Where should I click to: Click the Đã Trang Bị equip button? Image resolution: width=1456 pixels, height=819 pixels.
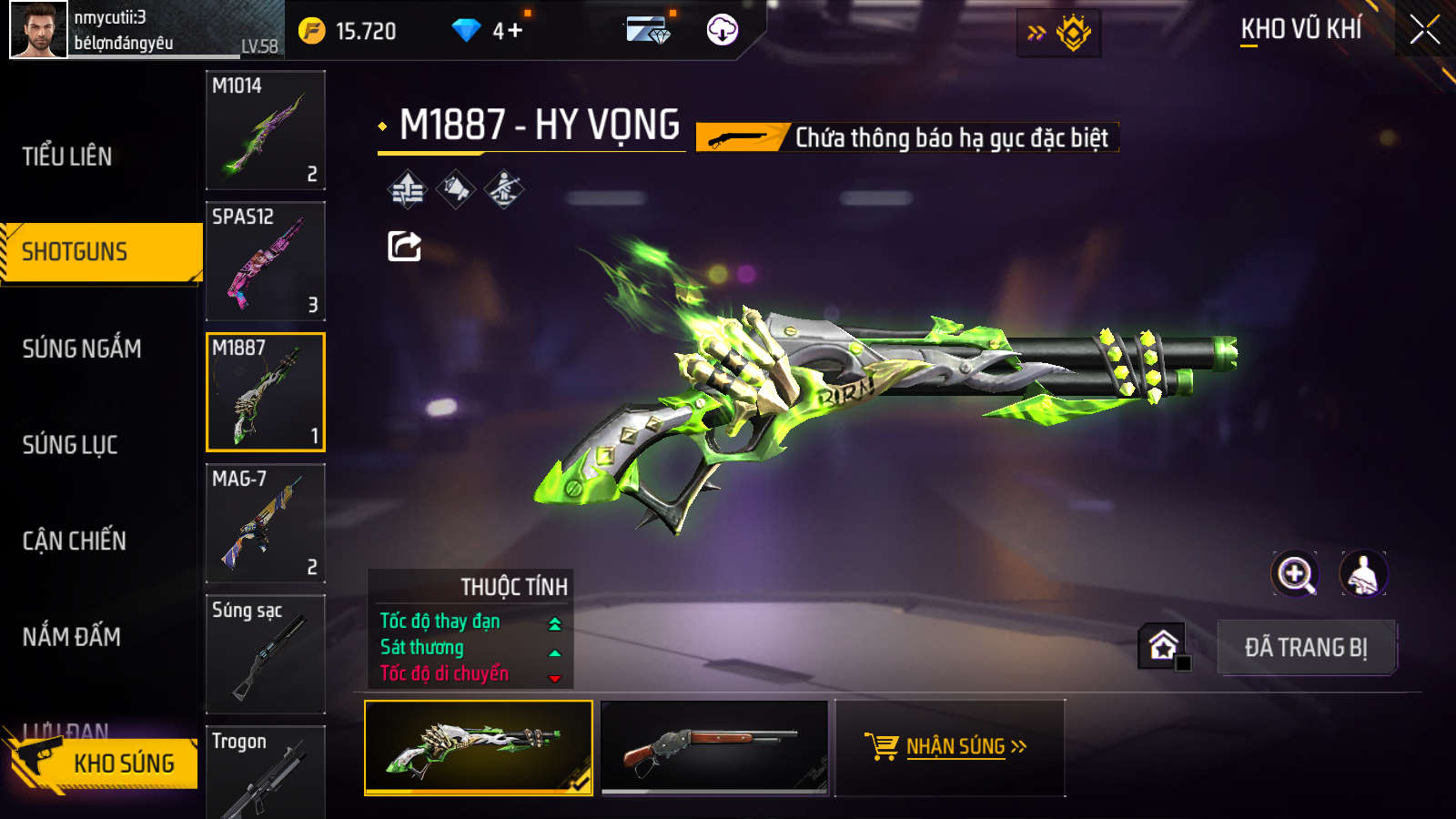click(1306, 647)
